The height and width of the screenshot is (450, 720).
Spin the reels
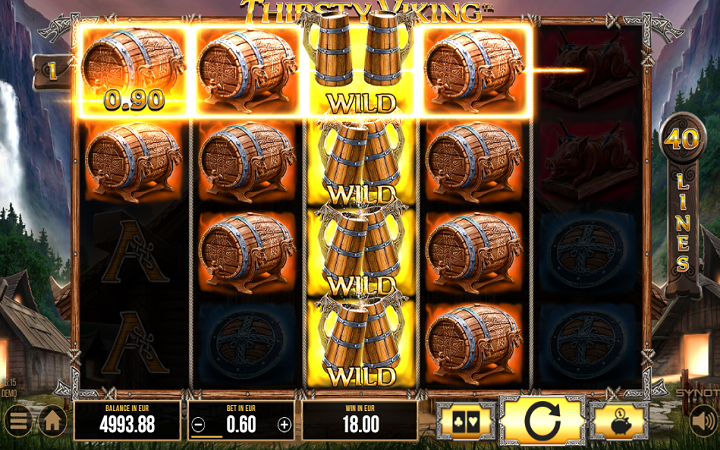pyautogui.click(x=542, y=420)
